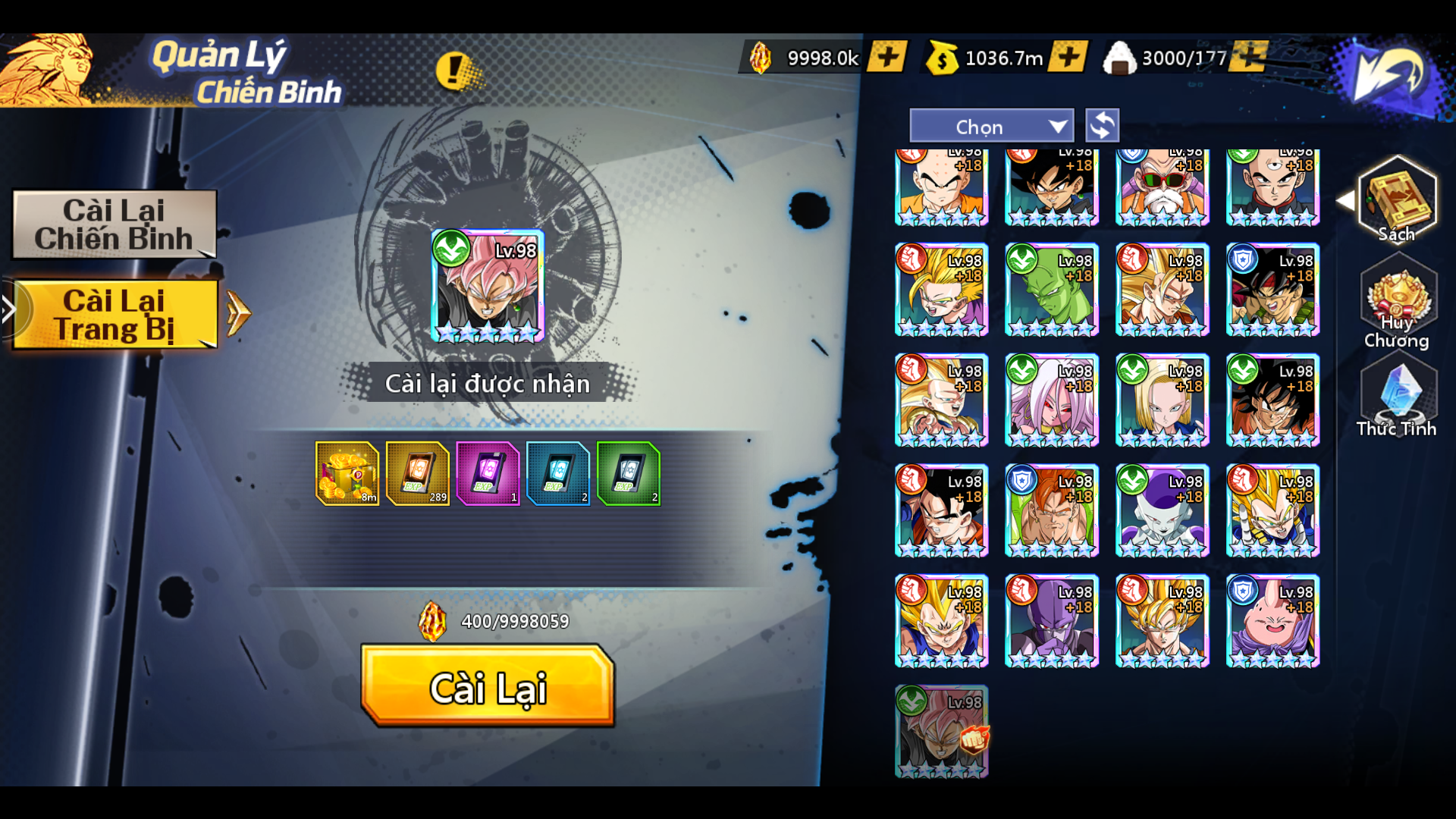Select the green Piccolo warrior card
Viewport: 1456px width, 819px height.
1051,290
